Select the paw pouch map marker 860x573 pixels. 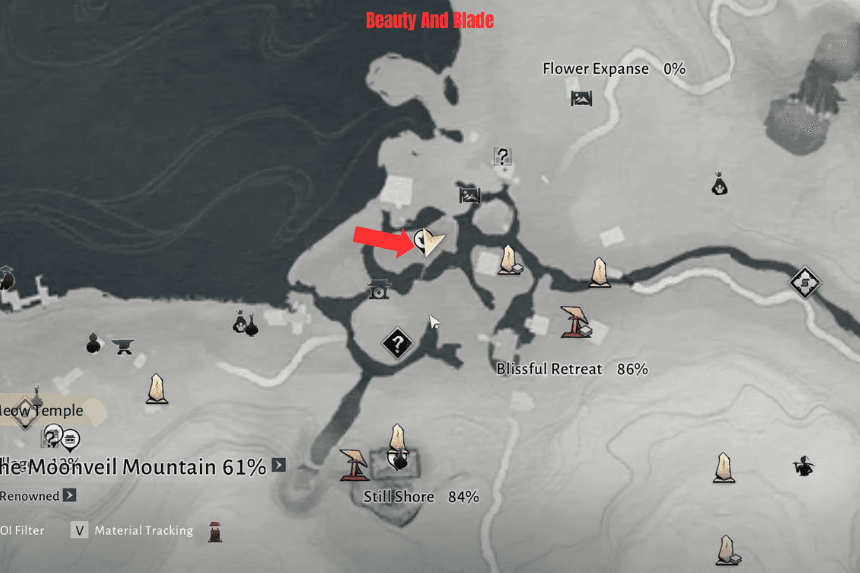719,184
